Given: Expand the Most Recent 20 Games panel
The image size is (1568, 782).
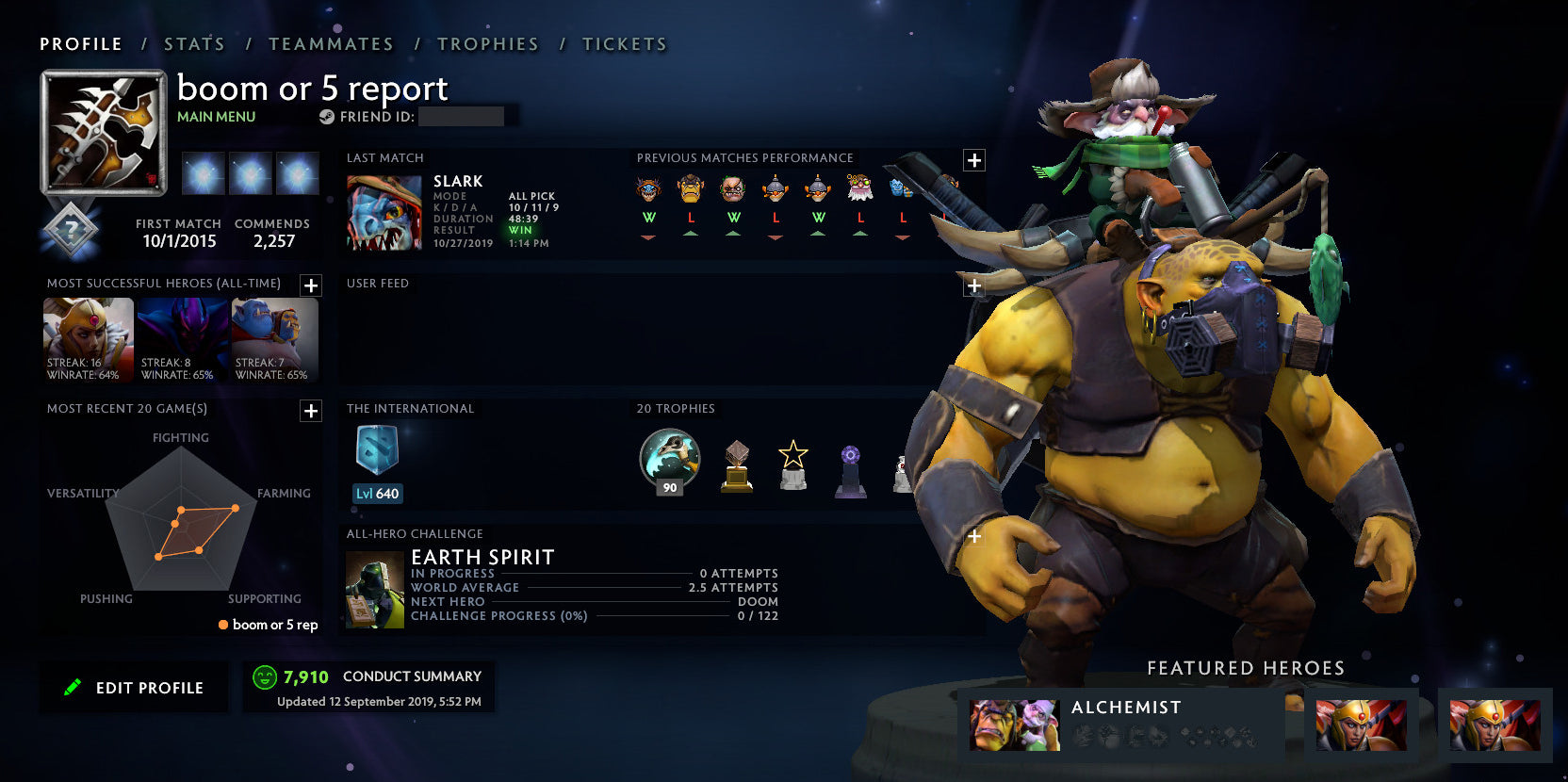Looking at the screenshot, I should [311, 412].
